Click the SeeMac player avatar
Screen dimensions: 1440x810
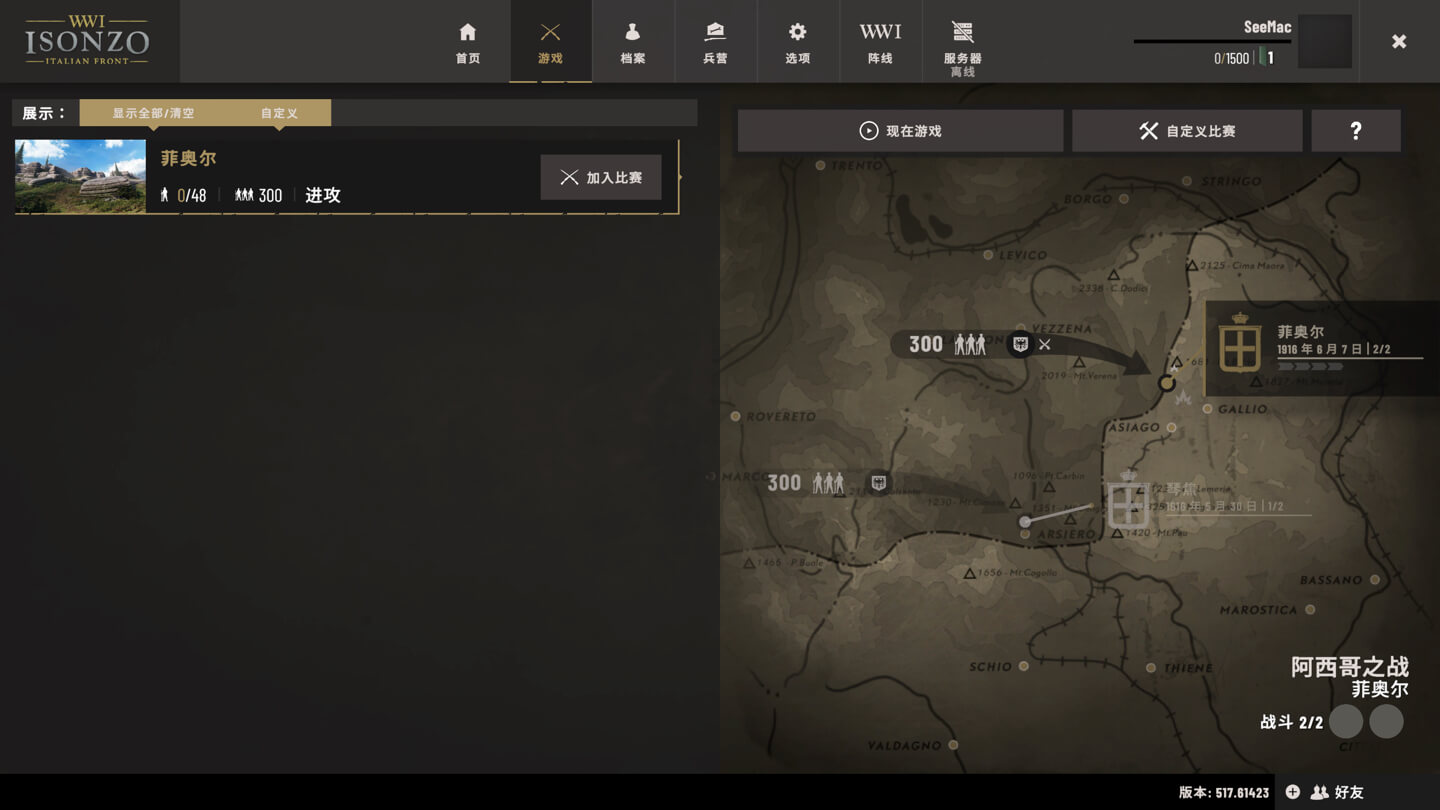1325,42
